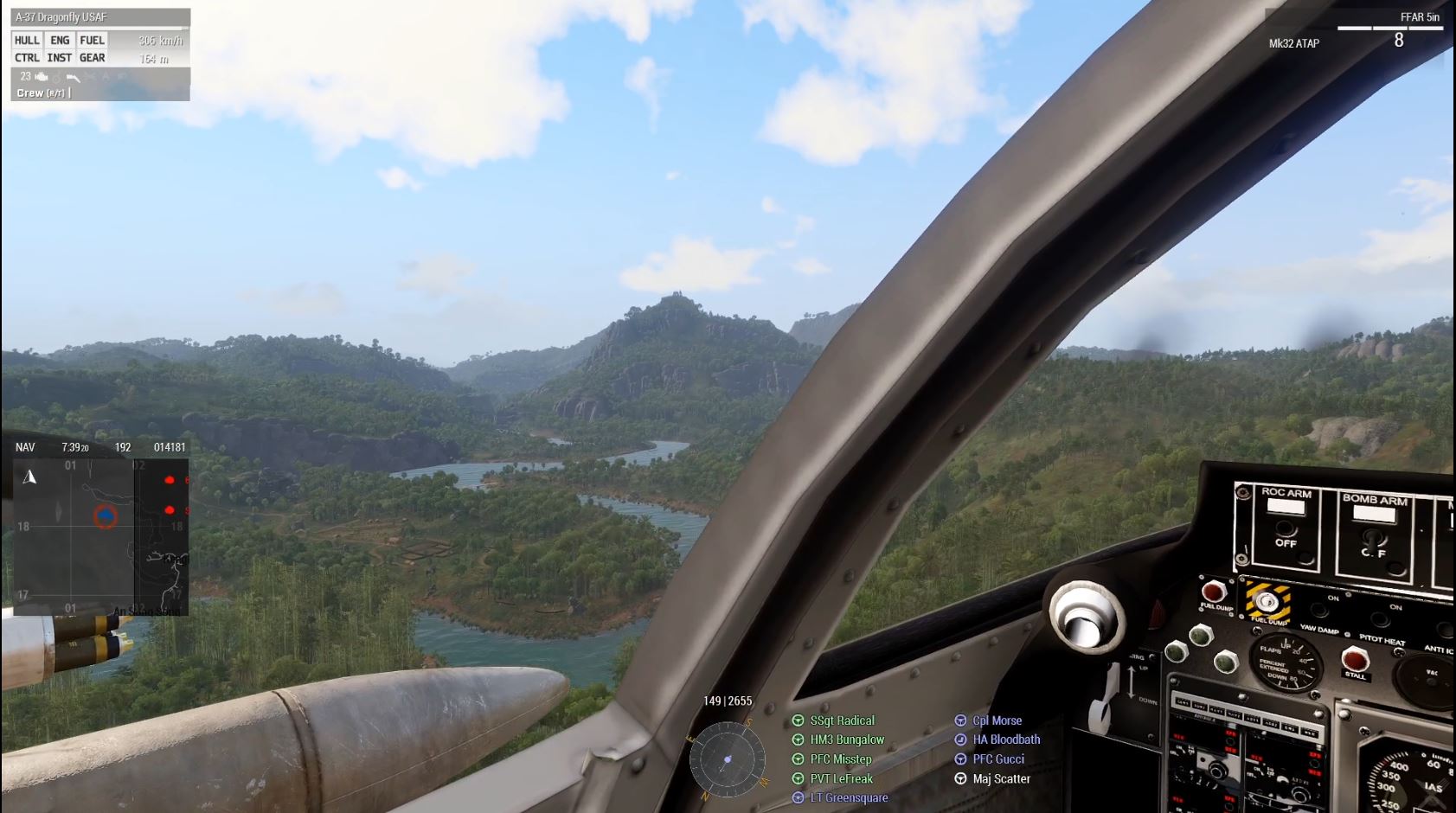Select squad member Maj Scatter

click(1001, 778)
